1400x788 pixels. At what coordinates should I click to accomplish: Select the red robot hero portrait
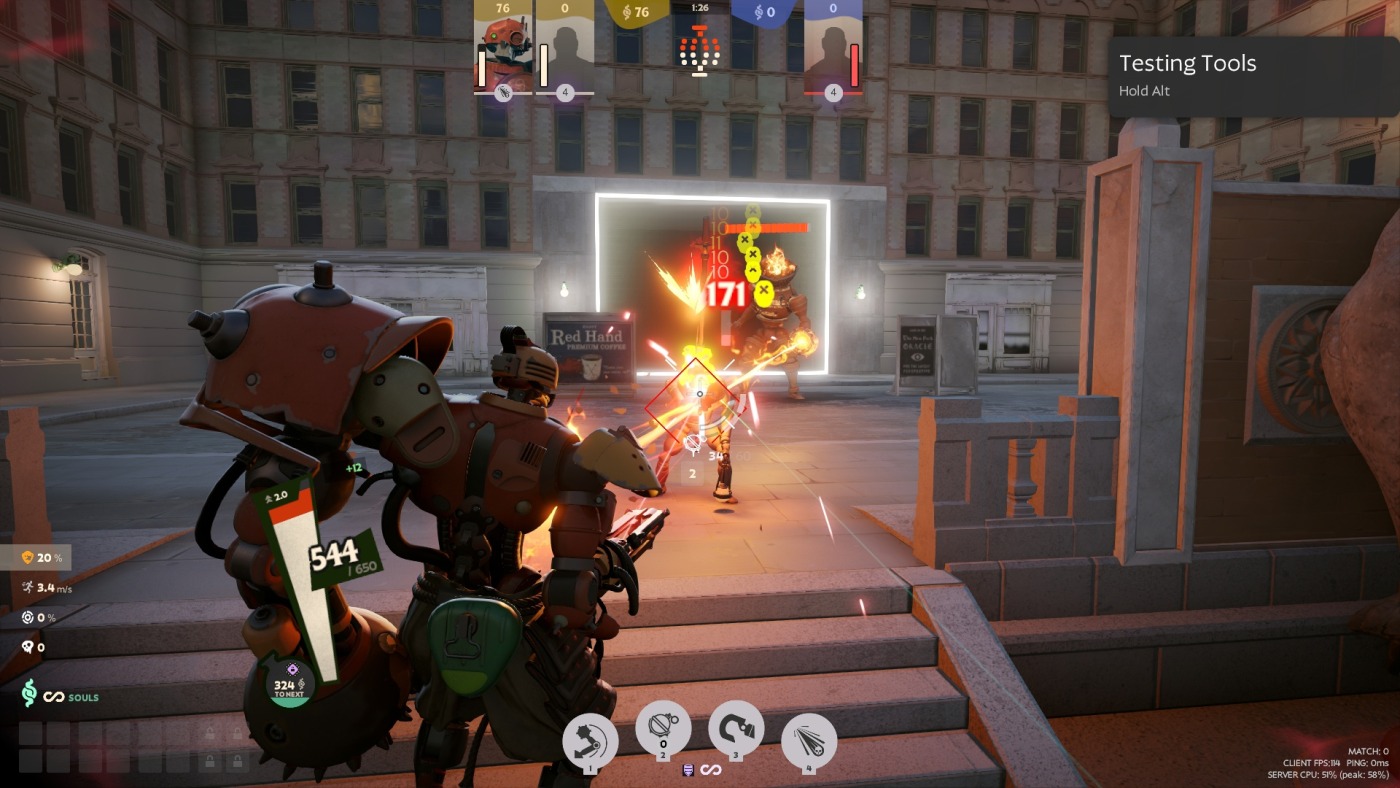click(x=503, y=49)
